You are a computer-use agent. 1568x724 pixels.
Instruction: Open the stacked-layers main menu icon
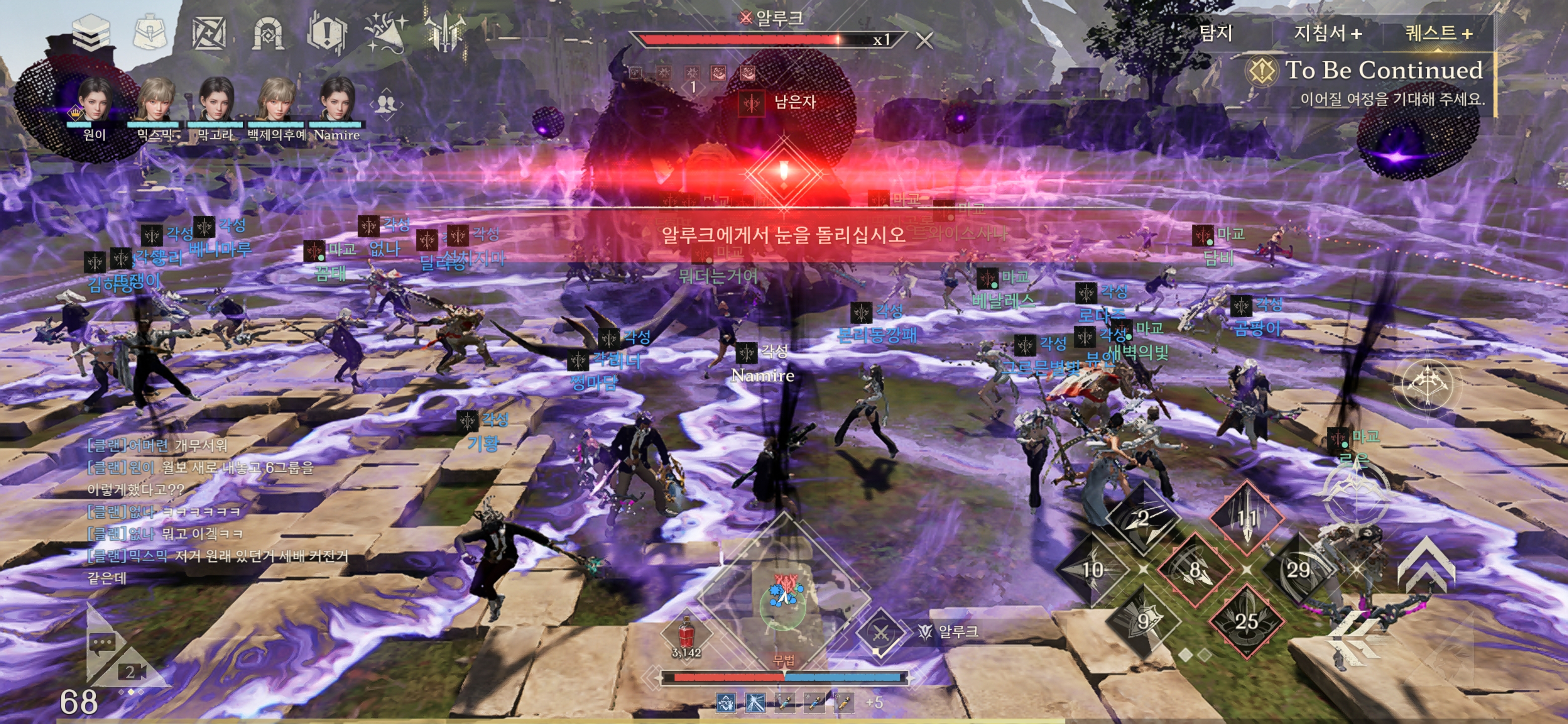[90, 31]
